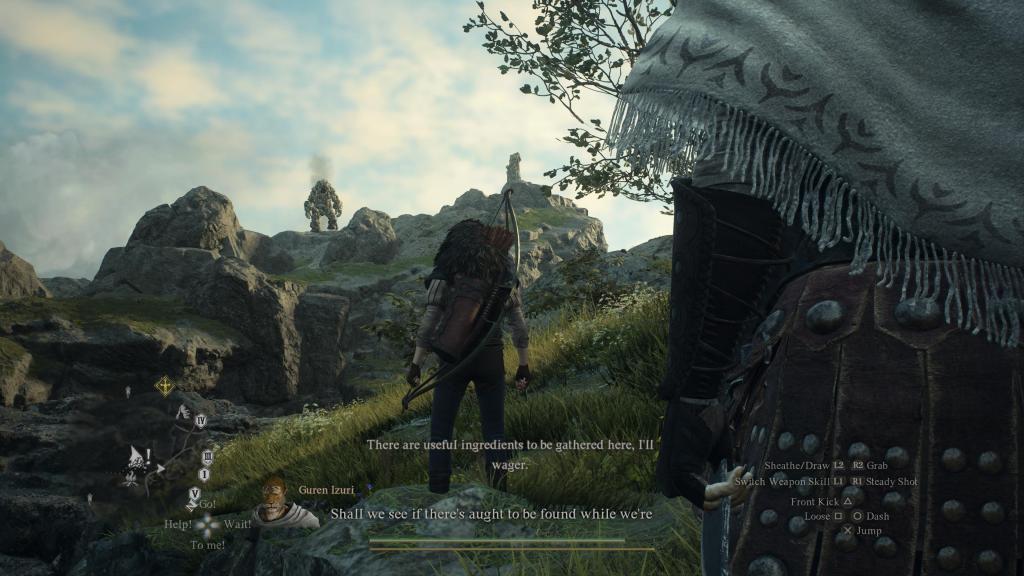Issue the Go! pawn command
This screenshot has height=576, width=1024.
207,504
